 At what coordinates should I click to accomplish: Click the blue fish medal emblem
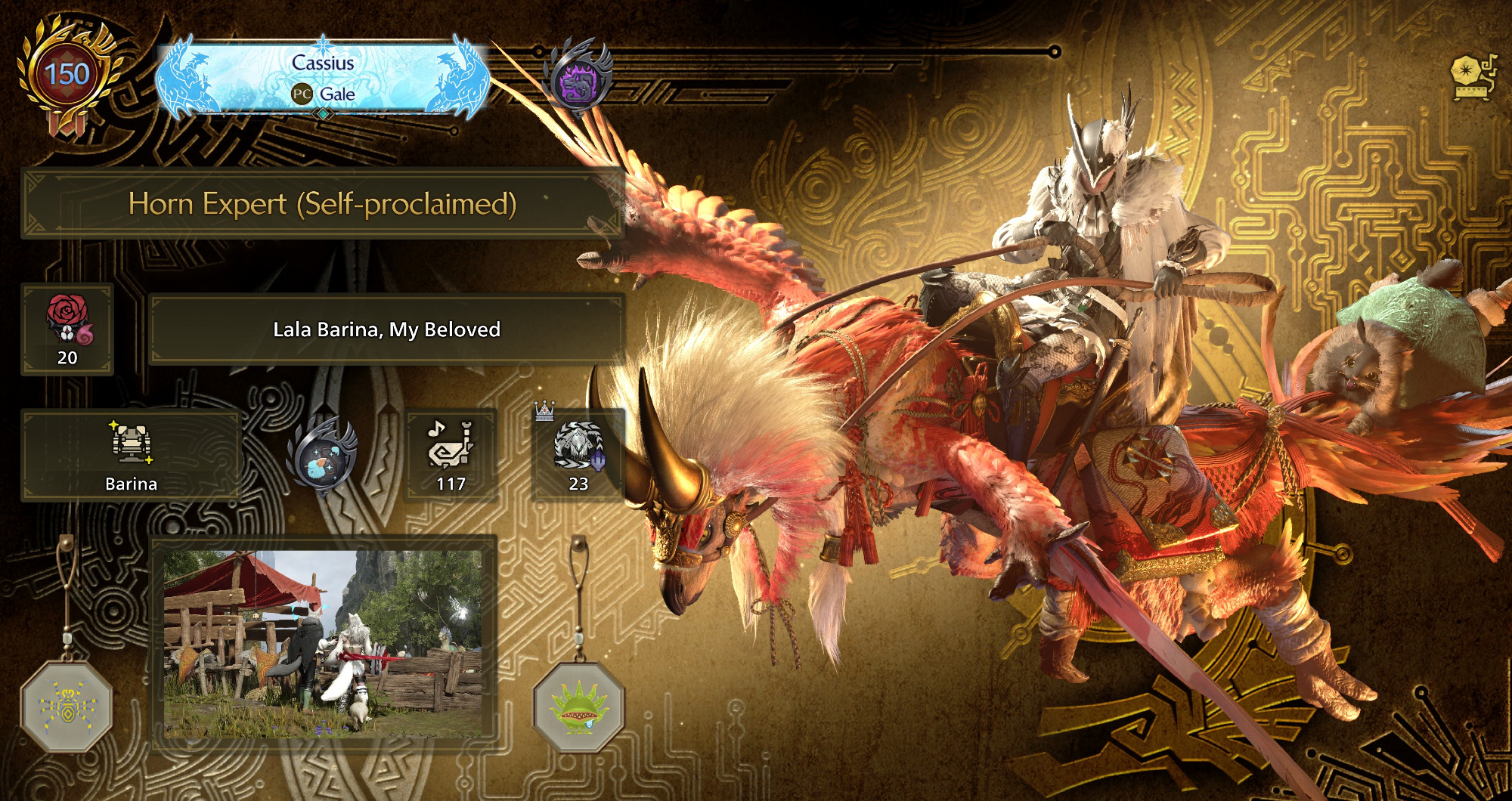pyautogui.click(x=323, y=457)
